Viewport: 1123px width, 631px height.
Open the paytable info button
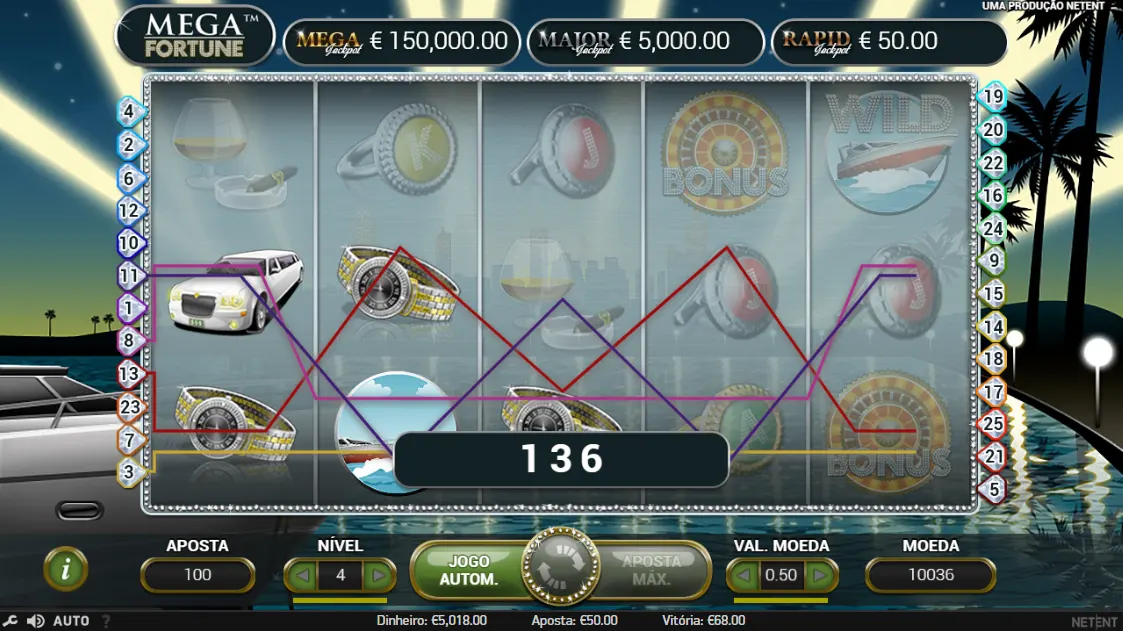[66, 570]
